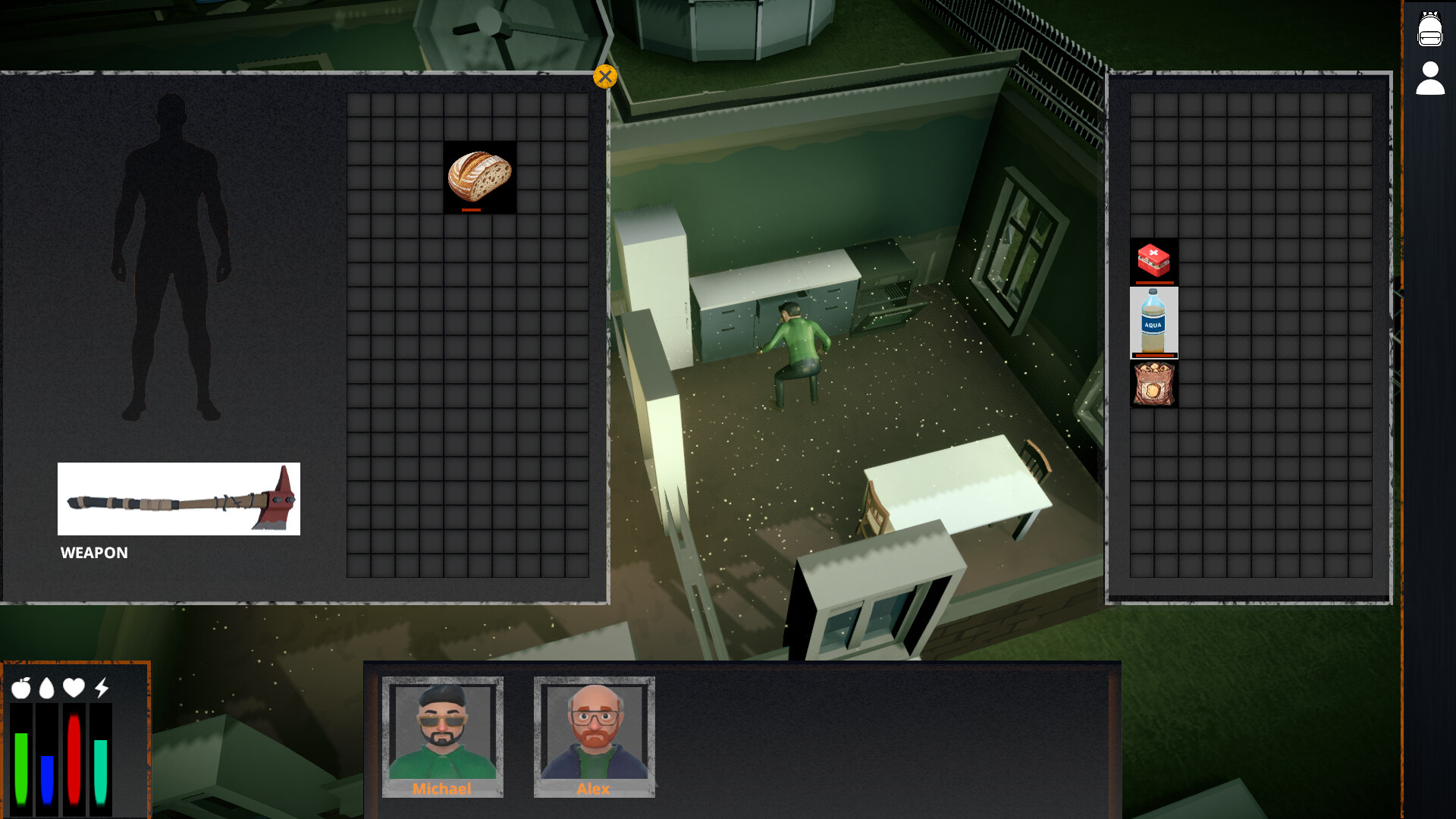This screenshot has width=1456, height=819.
Task: Open the character profile icon on sidebar
Action: tap(1430, 78)
